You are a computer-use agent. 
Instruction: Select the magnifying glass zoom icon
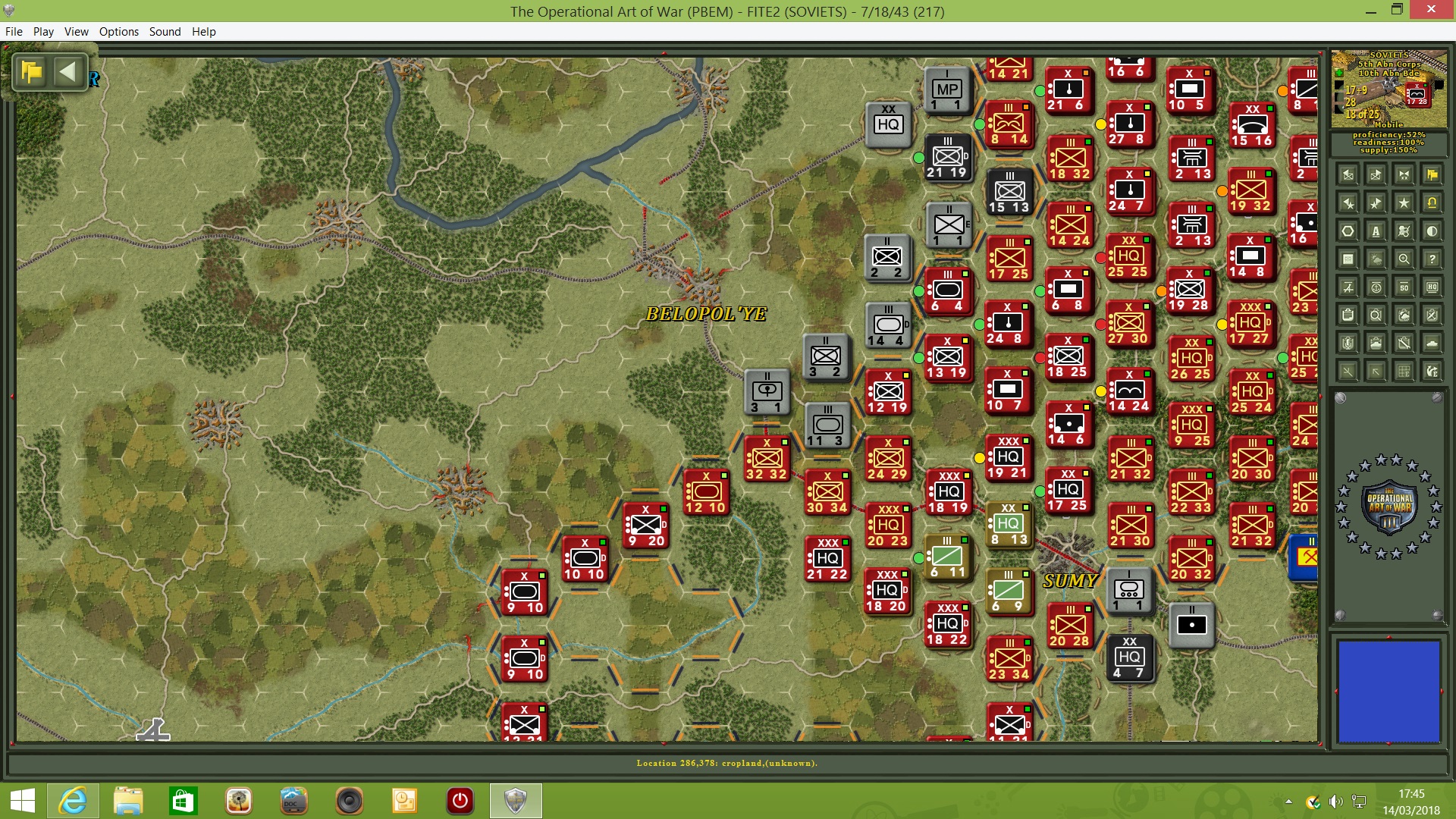(1402, 259)
